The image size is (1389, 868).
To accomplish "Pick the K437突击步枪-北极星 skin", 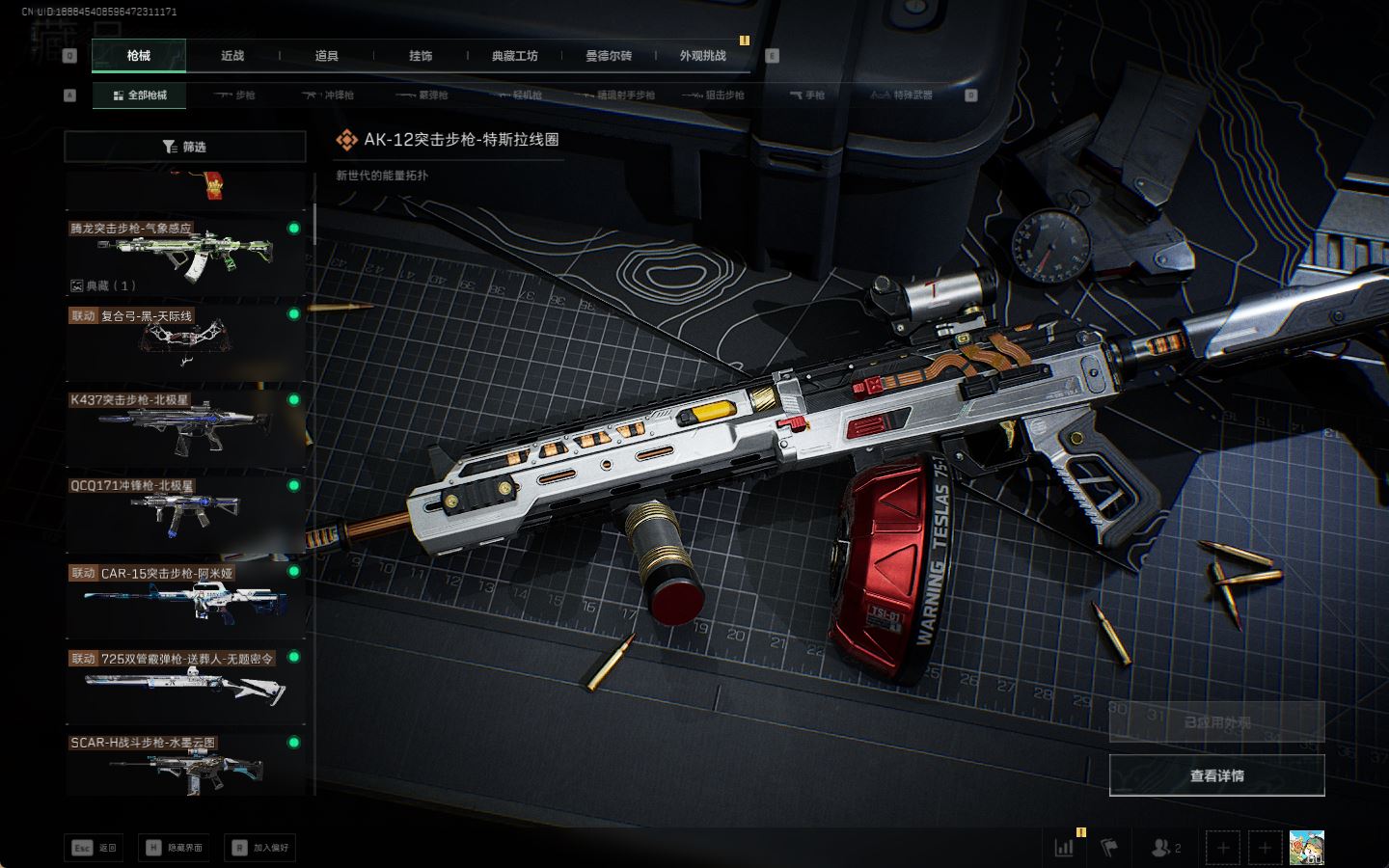I will pyautogui.click(x=184, y=426).
